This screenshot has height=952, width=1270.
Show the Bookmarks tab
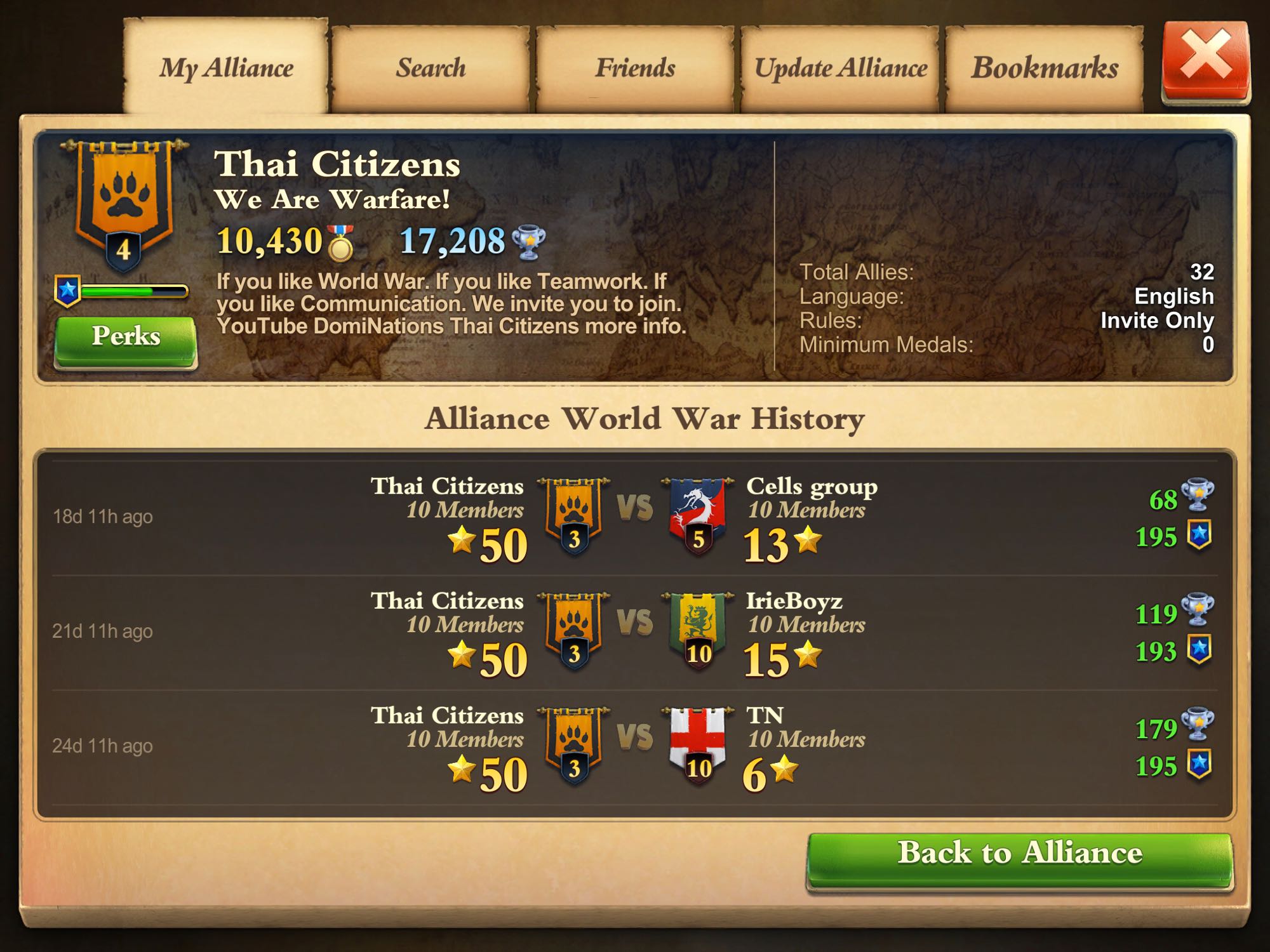(1045, 67)
